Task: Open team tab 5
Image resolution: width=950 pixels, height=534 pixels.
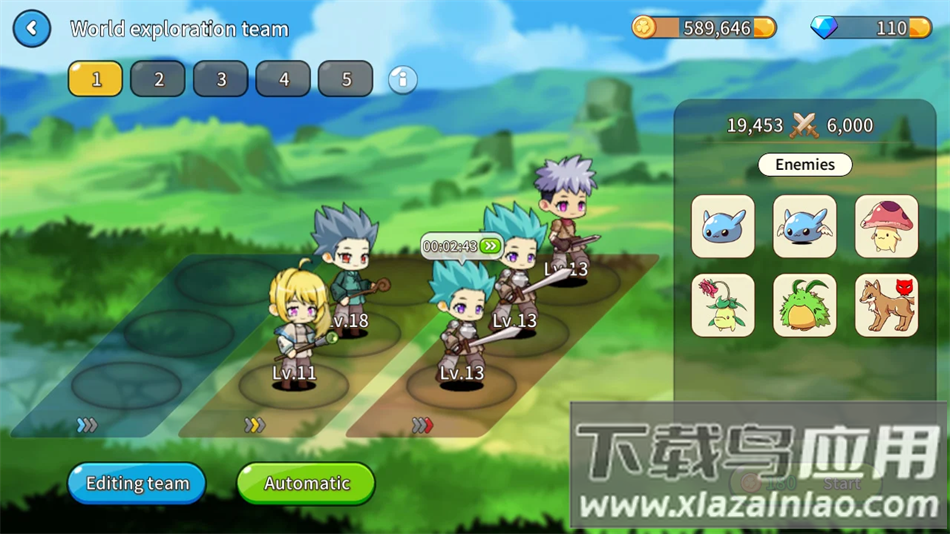Action: point(346,79)
